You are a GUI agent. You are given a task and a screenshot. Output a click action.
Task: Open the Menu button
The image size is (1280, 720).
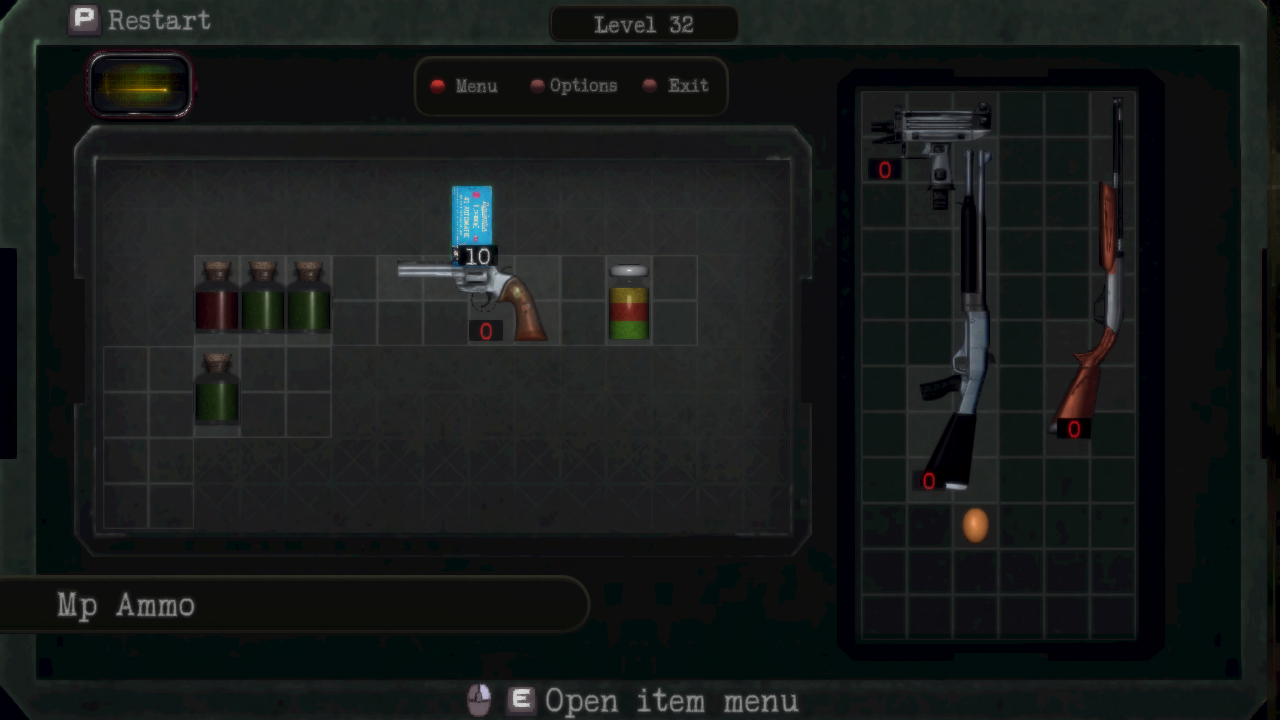[x=465, y=86]
